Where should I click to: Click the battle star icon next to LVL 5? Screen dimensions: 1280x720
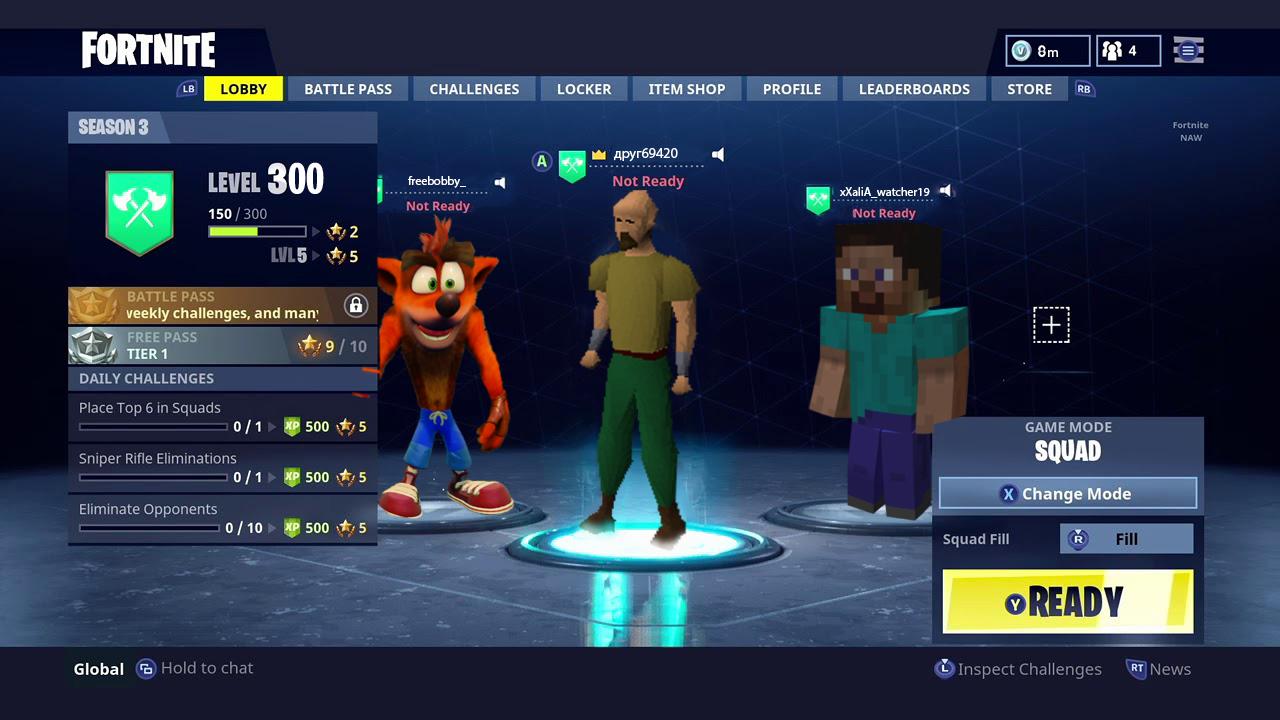tap(336, 256)
